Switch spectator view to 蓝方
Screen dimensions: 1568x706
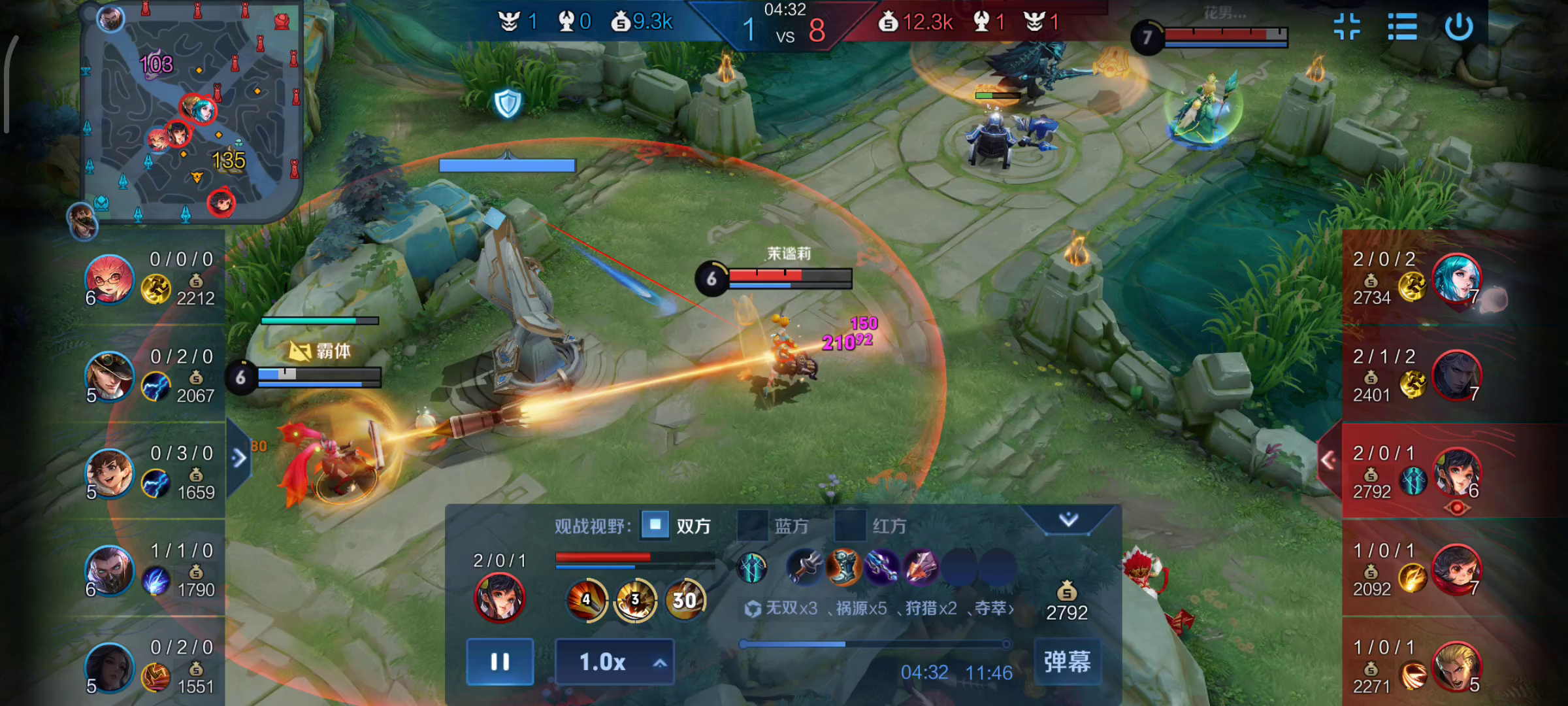click(x=753, y=526)
